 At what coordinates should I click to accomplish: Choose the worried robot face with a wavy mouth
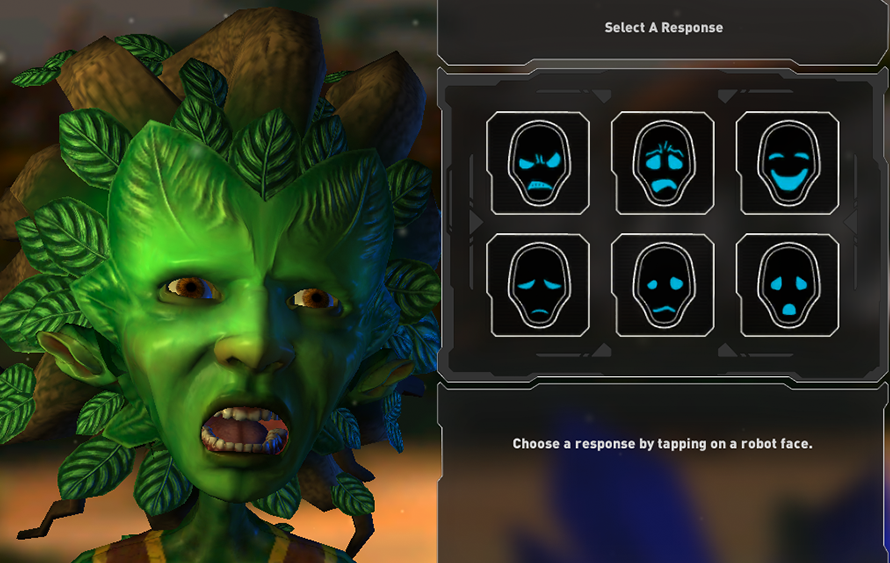coord(663,286)
